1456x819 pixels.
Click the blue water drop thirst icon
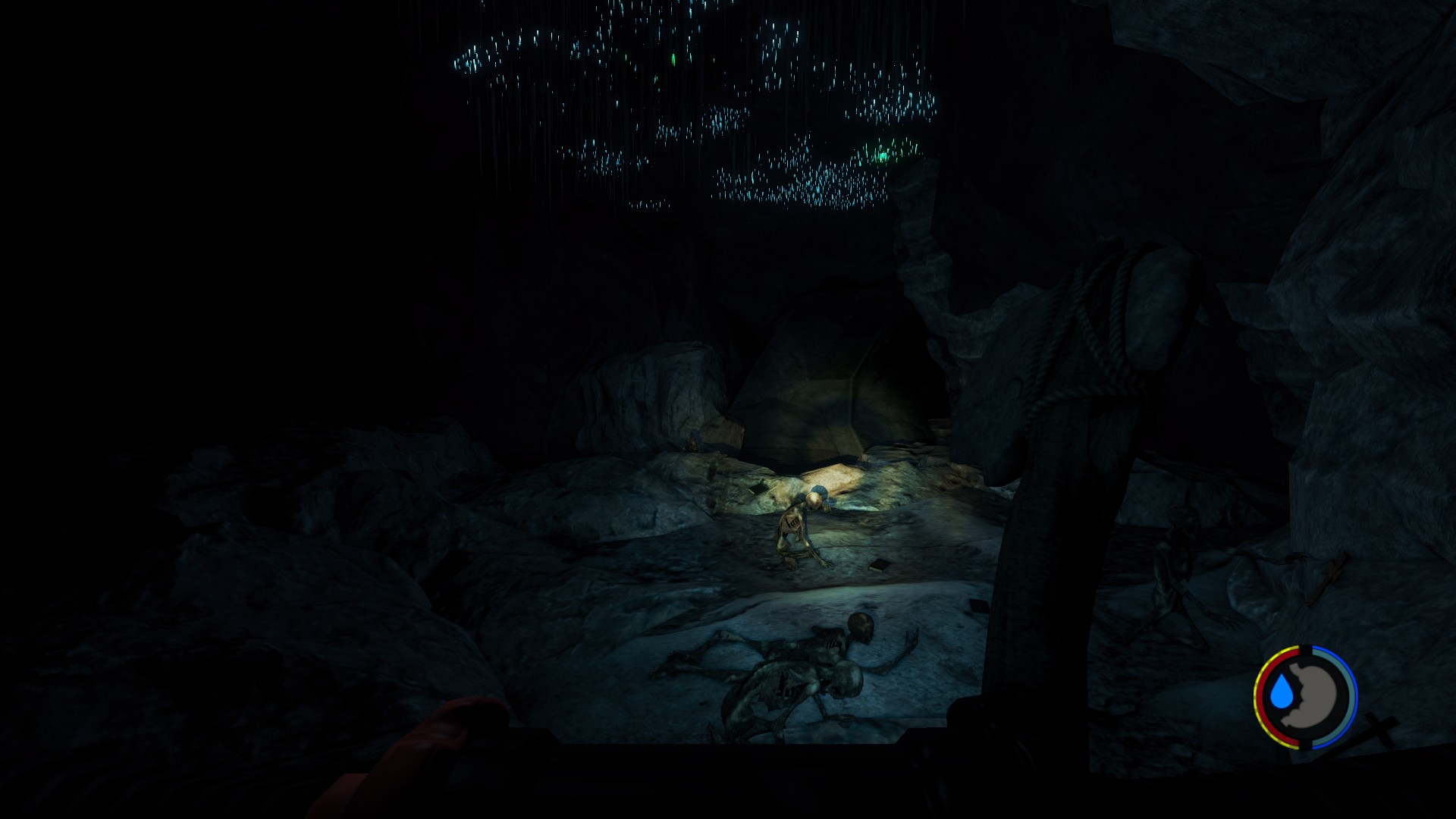pos(1282,692)
